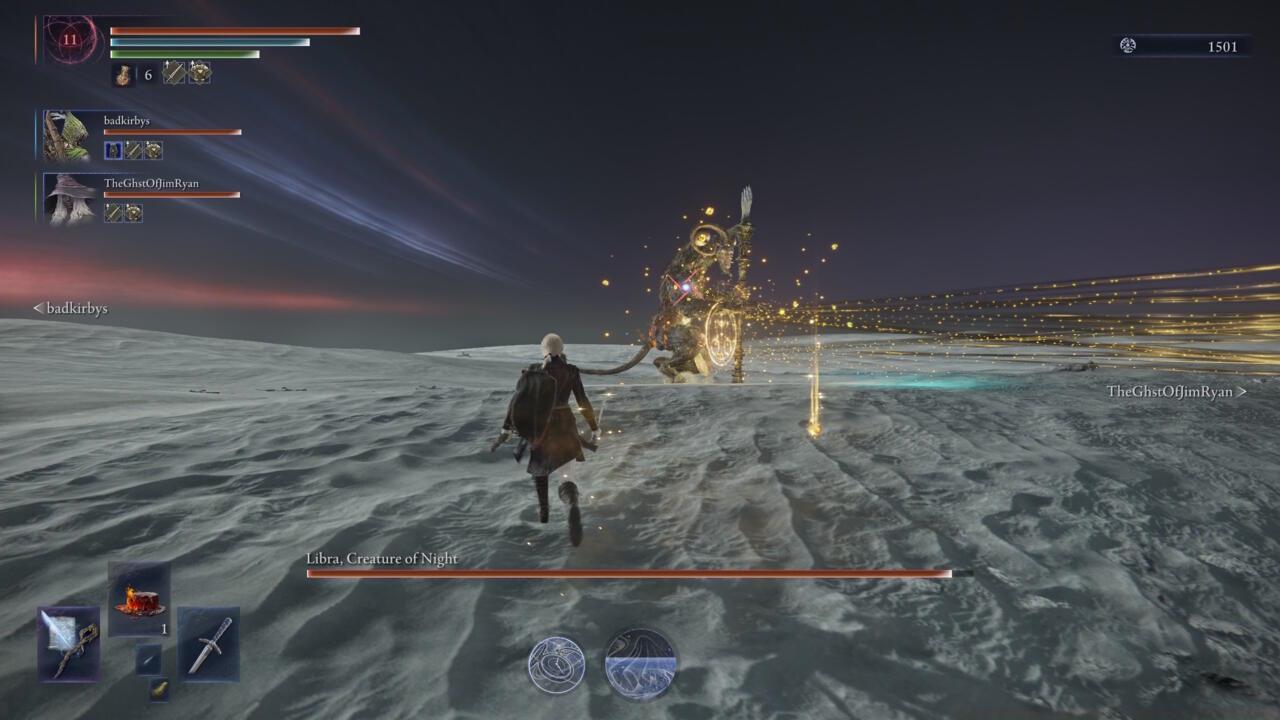Select the staff in the left-hand armament slot
Image resolution: width=1280 pixels, height=720 pixels.
point(67,644)
